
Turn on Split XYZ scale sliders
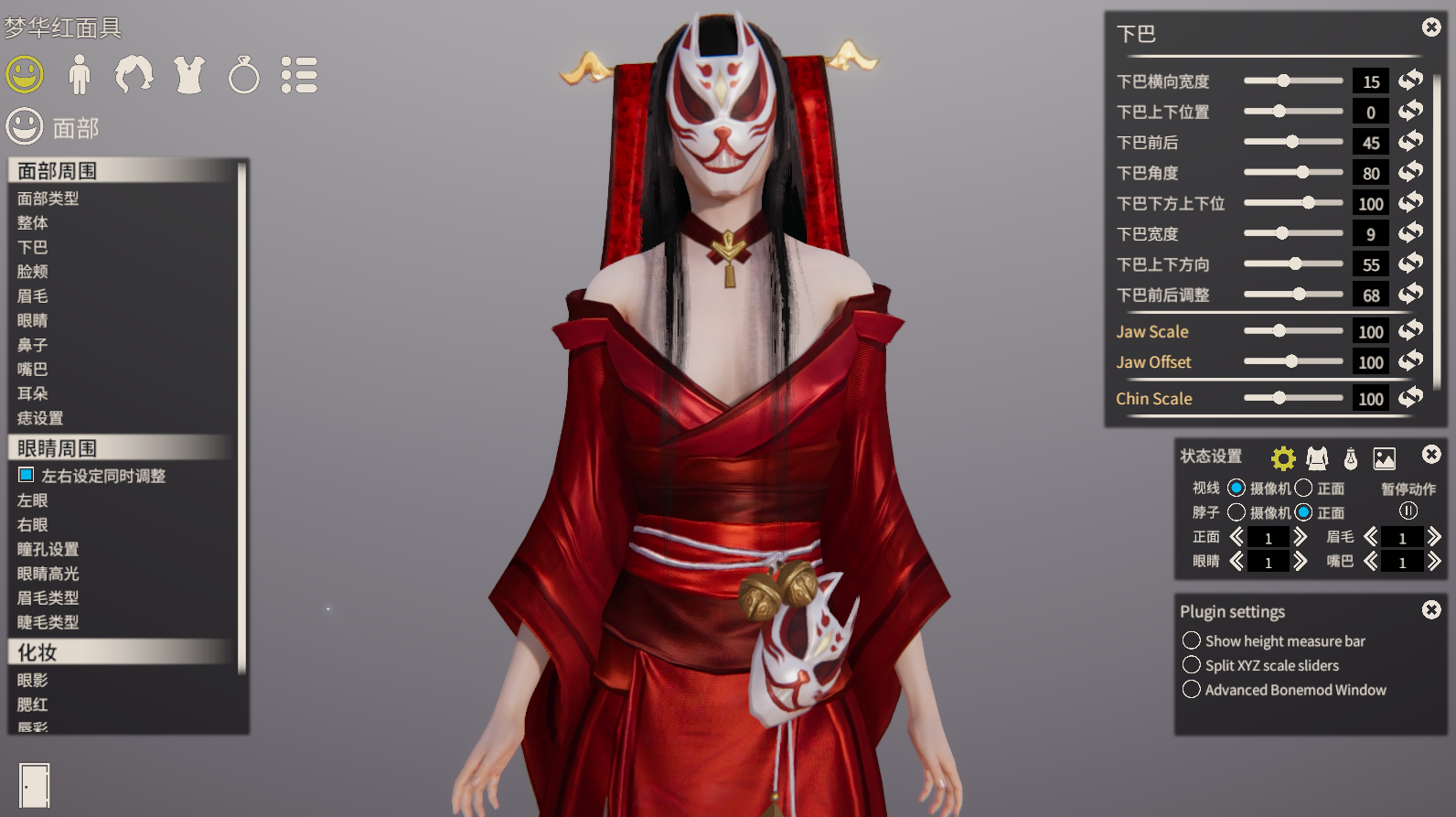(1192, 665)
